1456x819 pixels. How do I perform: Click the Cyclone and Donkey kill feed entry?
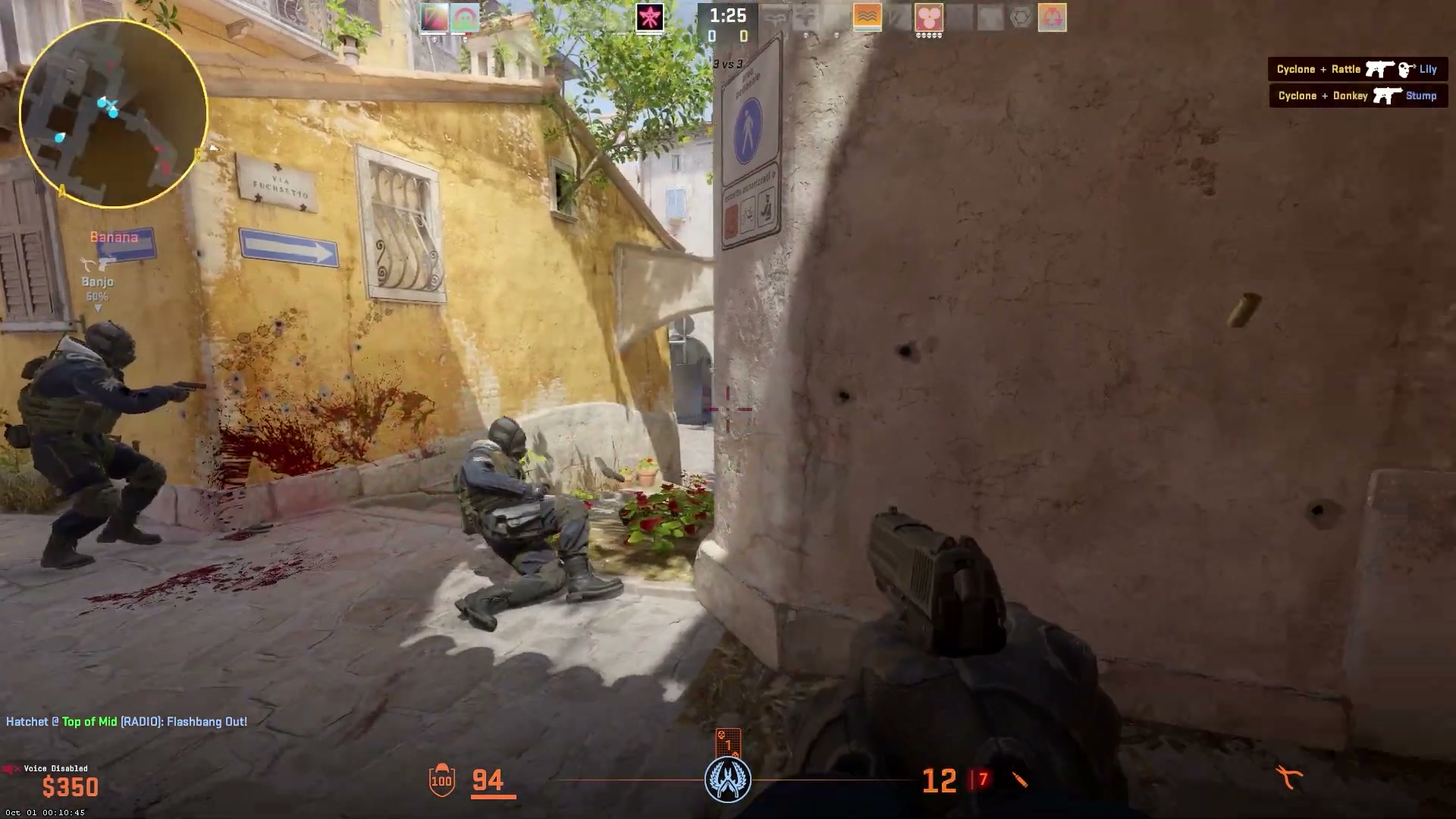(x=1357, y=96)
